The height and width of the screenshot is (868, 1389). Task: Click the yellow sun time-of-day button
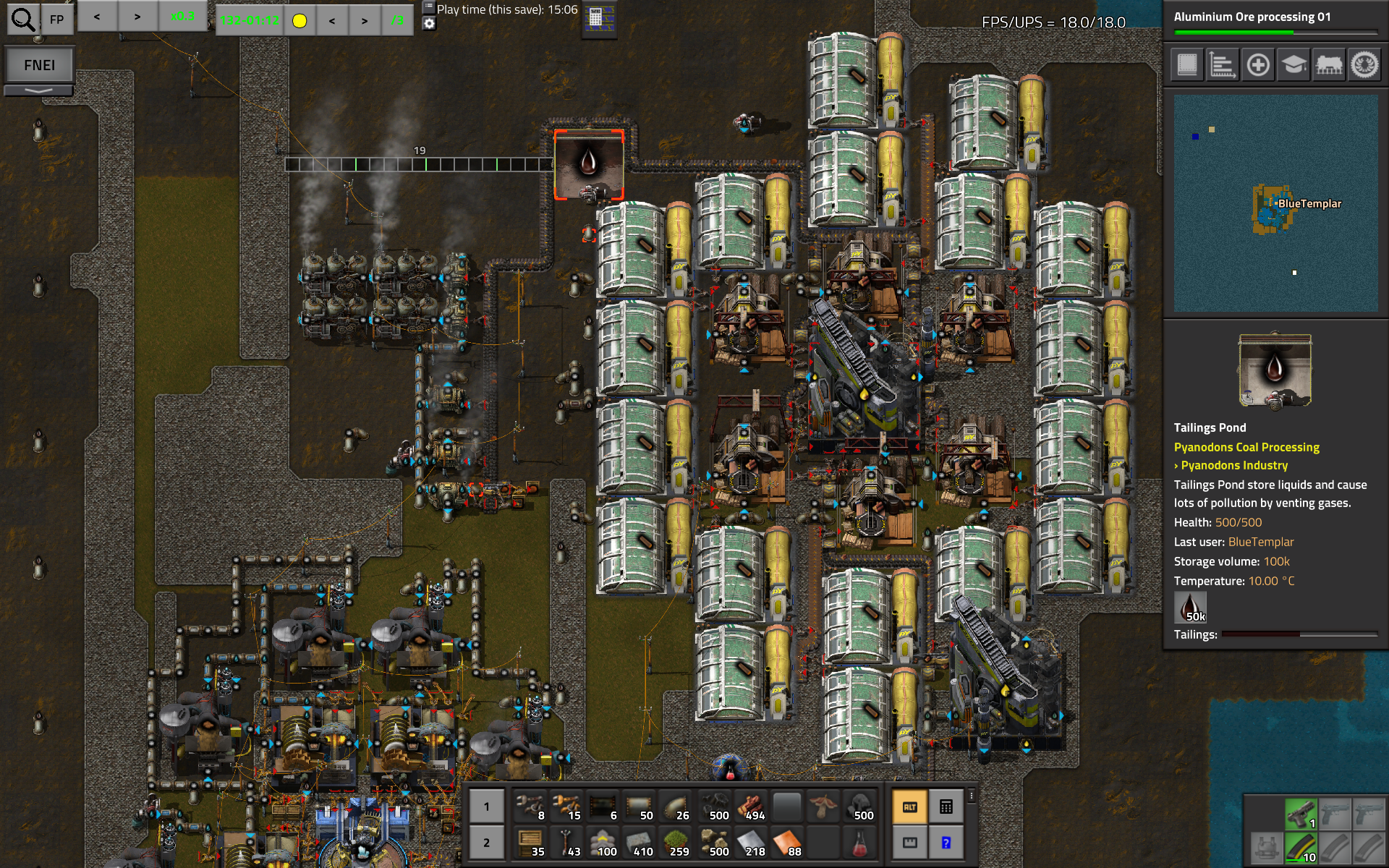coord(300,20)
